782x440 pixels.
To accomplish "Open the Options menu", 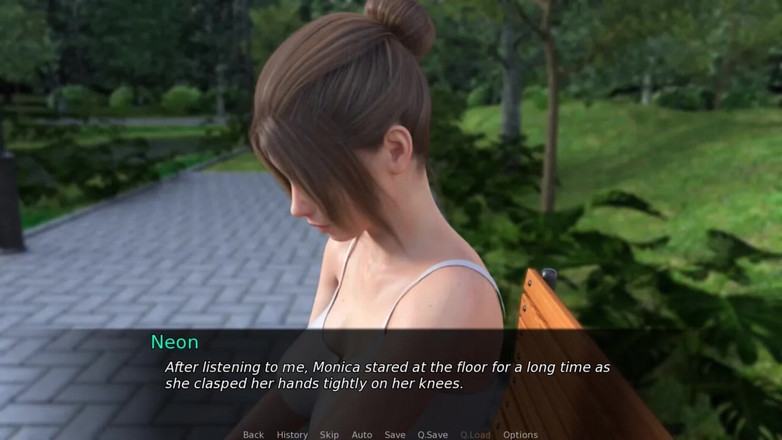I will [520, 435].
